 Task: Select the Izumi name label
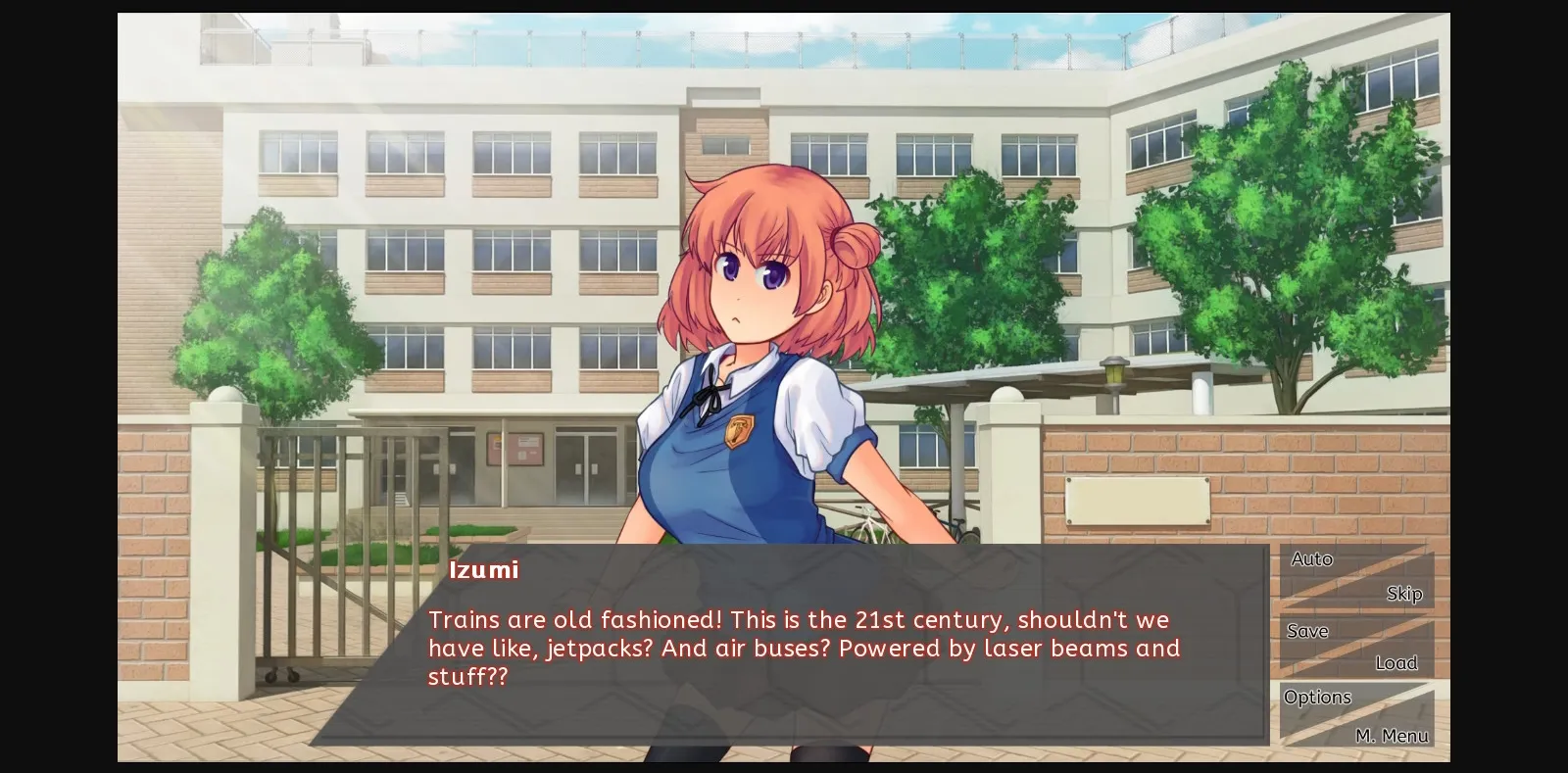pyautogui.click(x=483, y=570)
